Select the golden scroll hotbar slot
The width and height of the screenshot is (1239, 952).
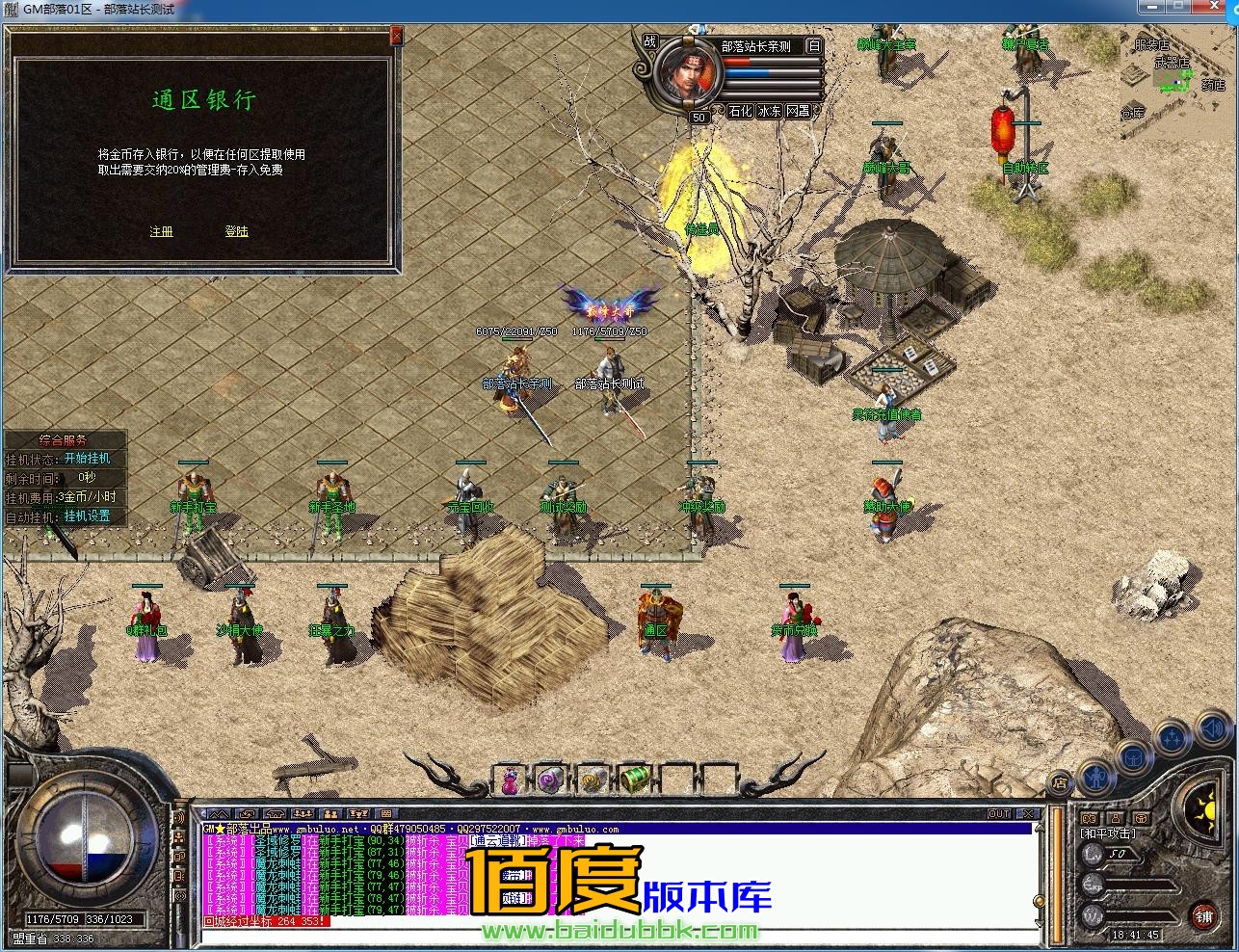coord(593,780)
